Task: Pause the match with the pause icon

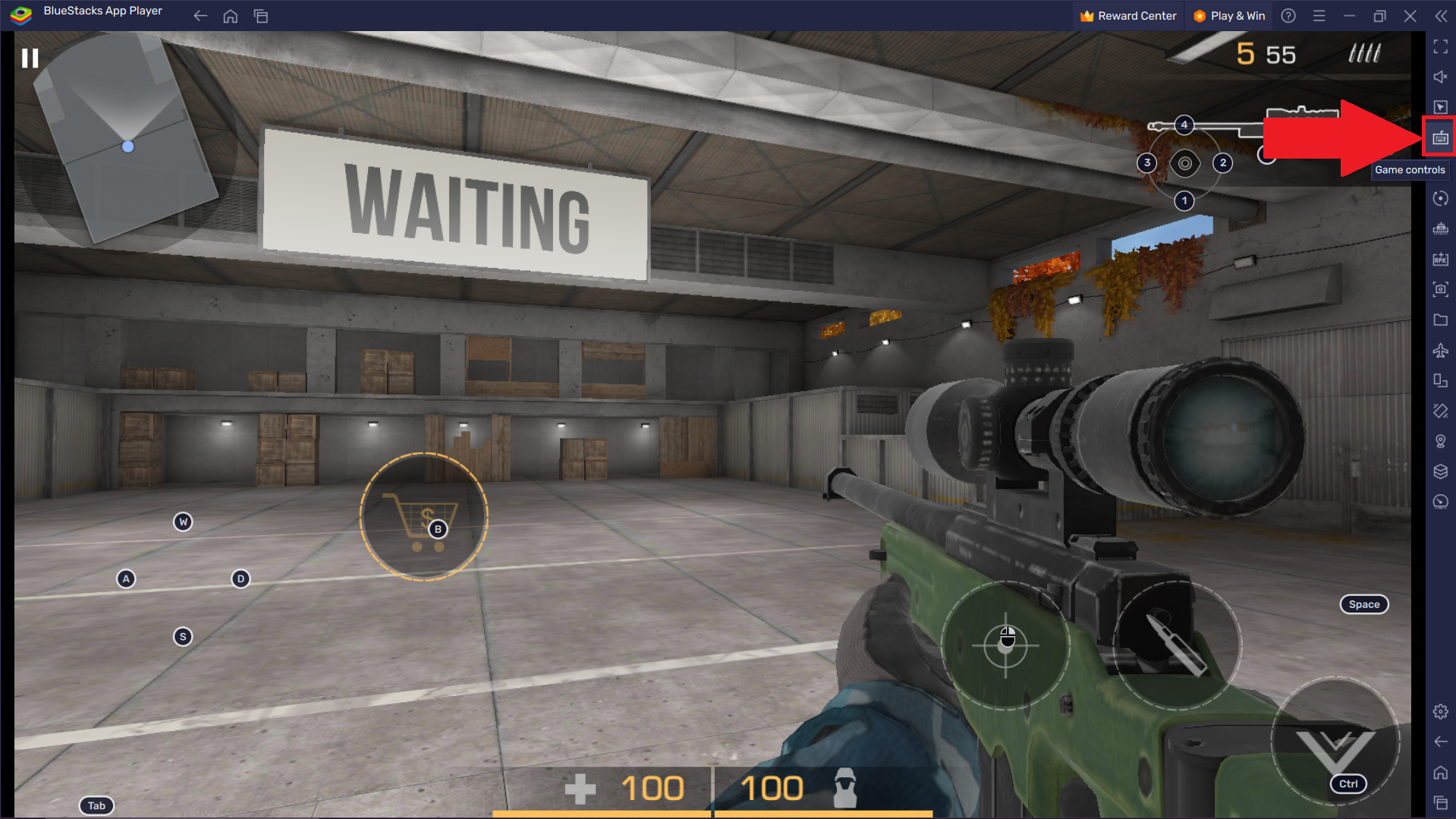Action: click(30, 58)
